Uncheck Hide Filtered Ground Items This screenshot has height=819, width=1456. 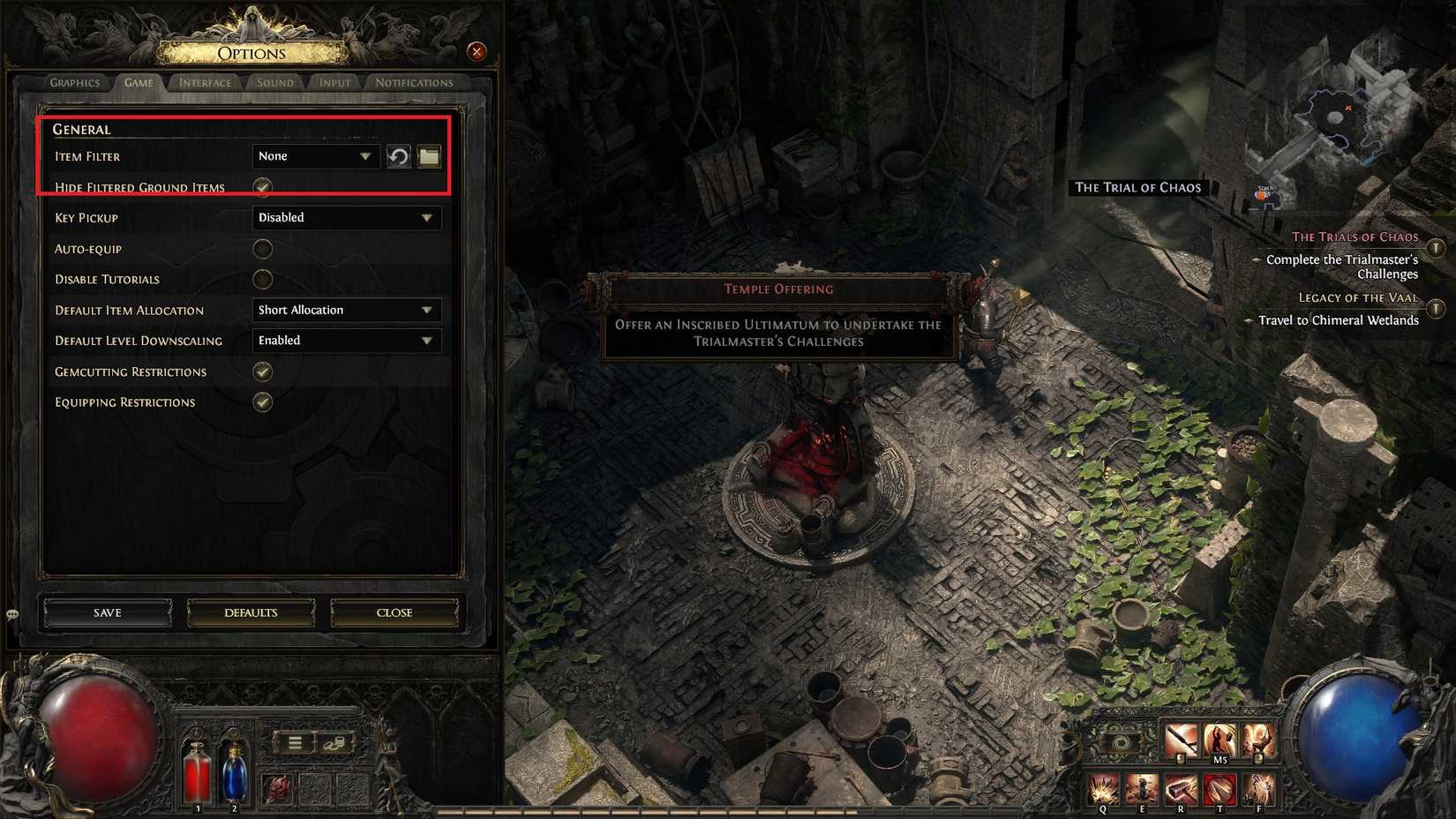click(x=262, y=187)
